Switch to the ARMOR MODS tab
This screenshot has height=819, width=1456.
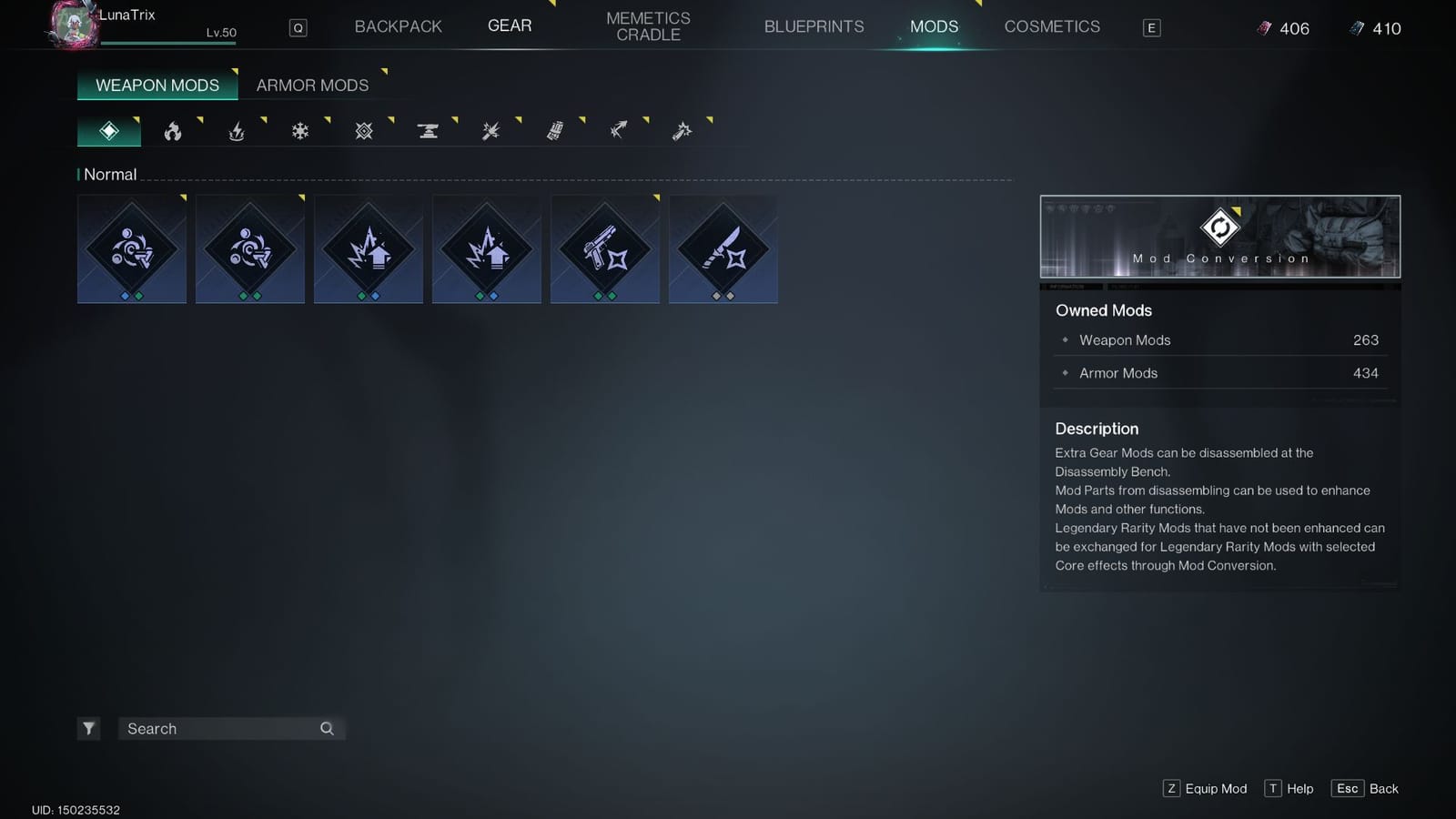(313, 85)
